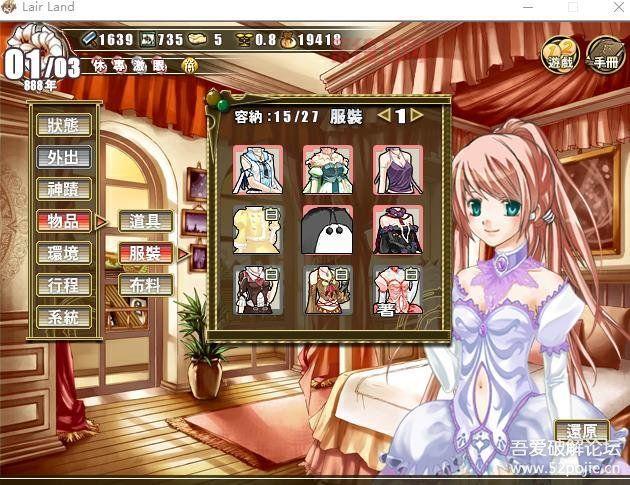Select the 物品 items menu
The width and height of the screenshot is (630, 485).
[64, 220]
